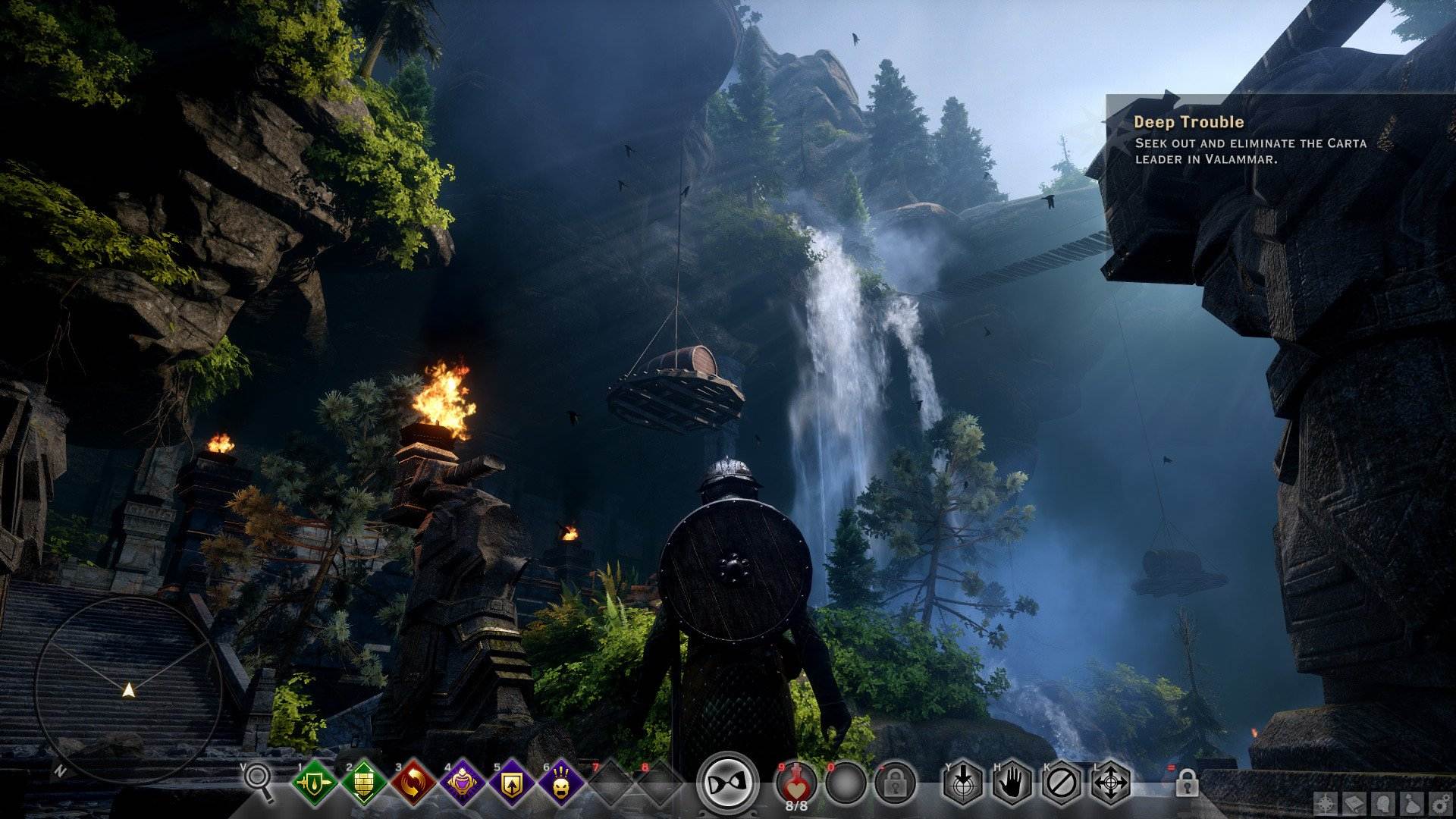Open the character record head icon

[x=1383, y=802]
